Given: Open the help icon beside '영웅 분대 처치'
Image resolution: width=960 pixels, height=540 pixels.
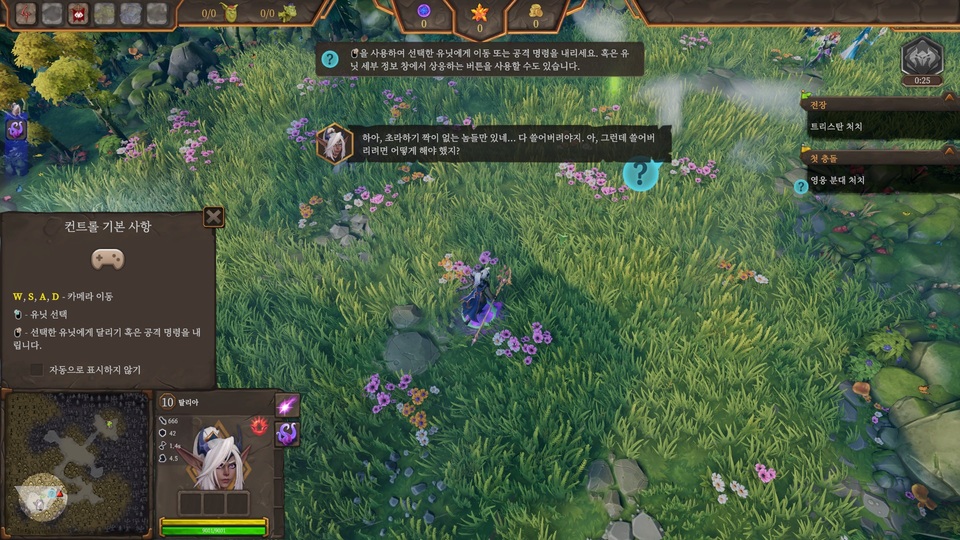Looking at the screenshot, I should (801, 186).
